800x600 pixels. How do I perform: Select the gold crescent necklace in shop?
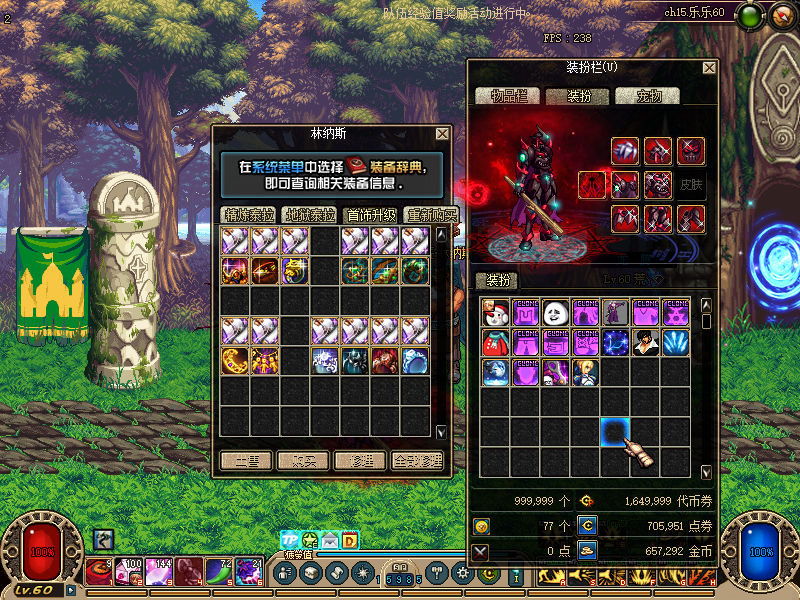tap(236, 360)
